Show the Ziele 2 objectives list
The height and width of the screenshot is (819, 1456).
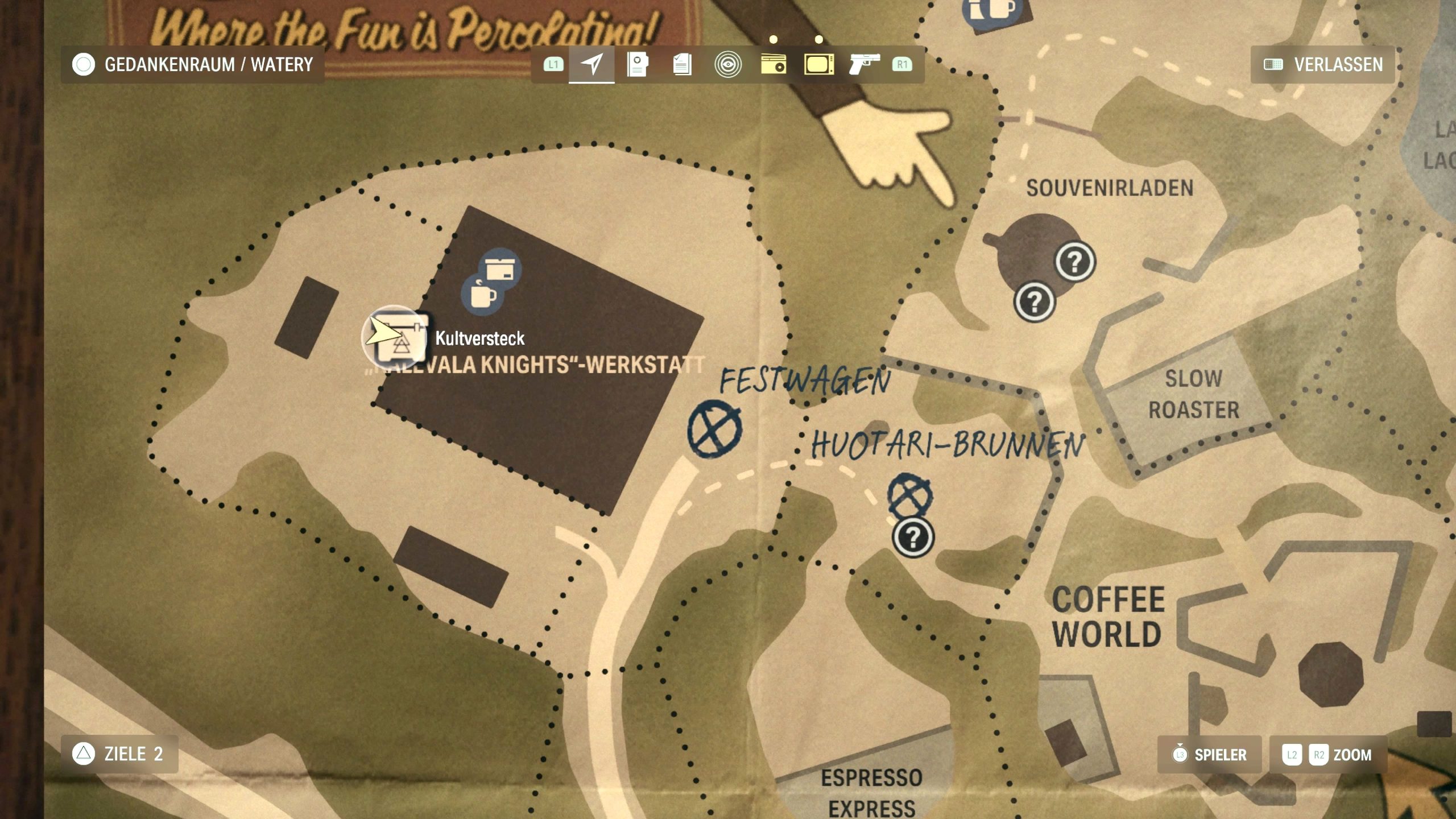[119, 754]
